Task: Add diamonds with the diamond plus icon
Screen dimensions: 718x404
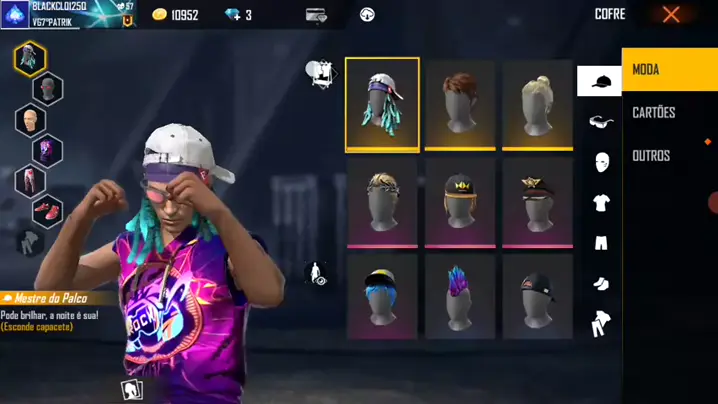Action: click(233, 15)
